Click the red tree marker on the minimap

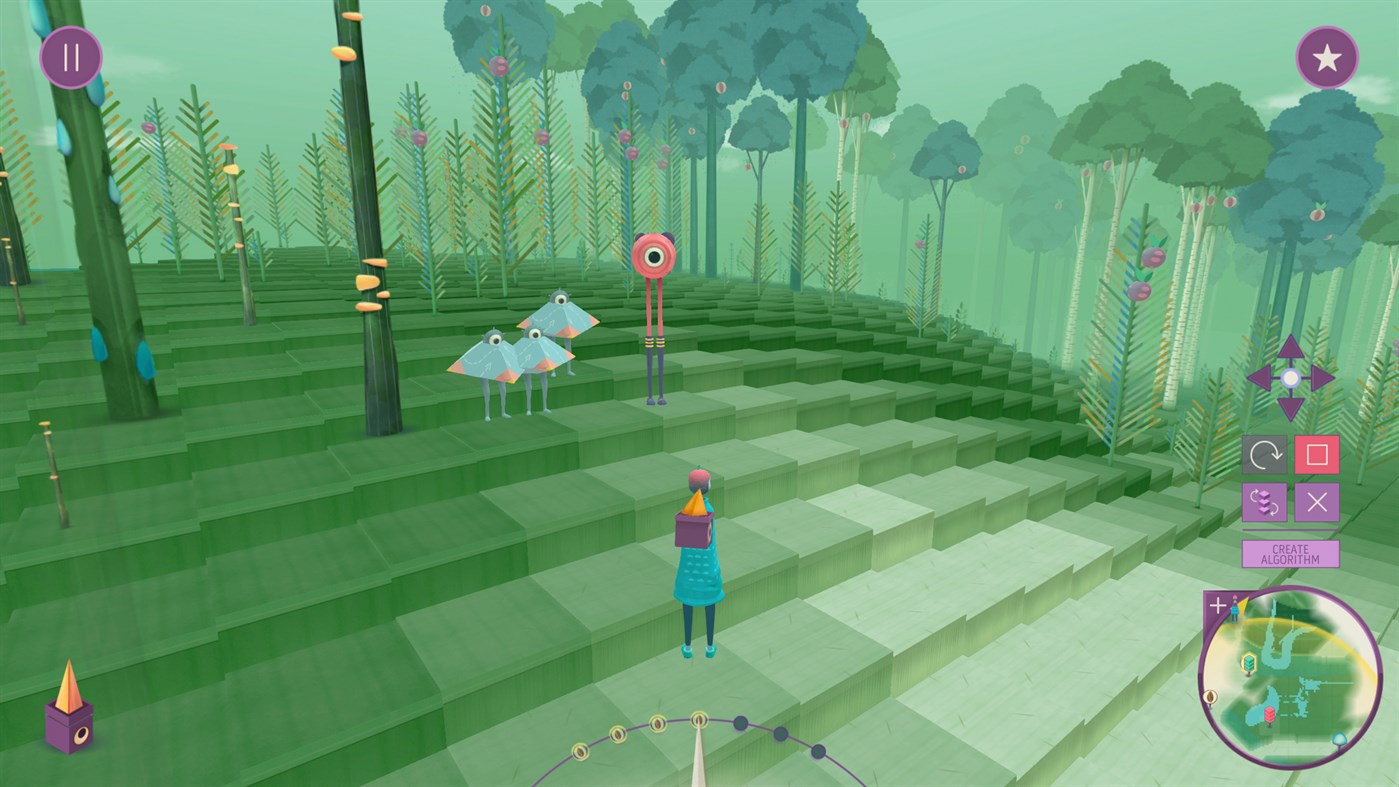1268,714
